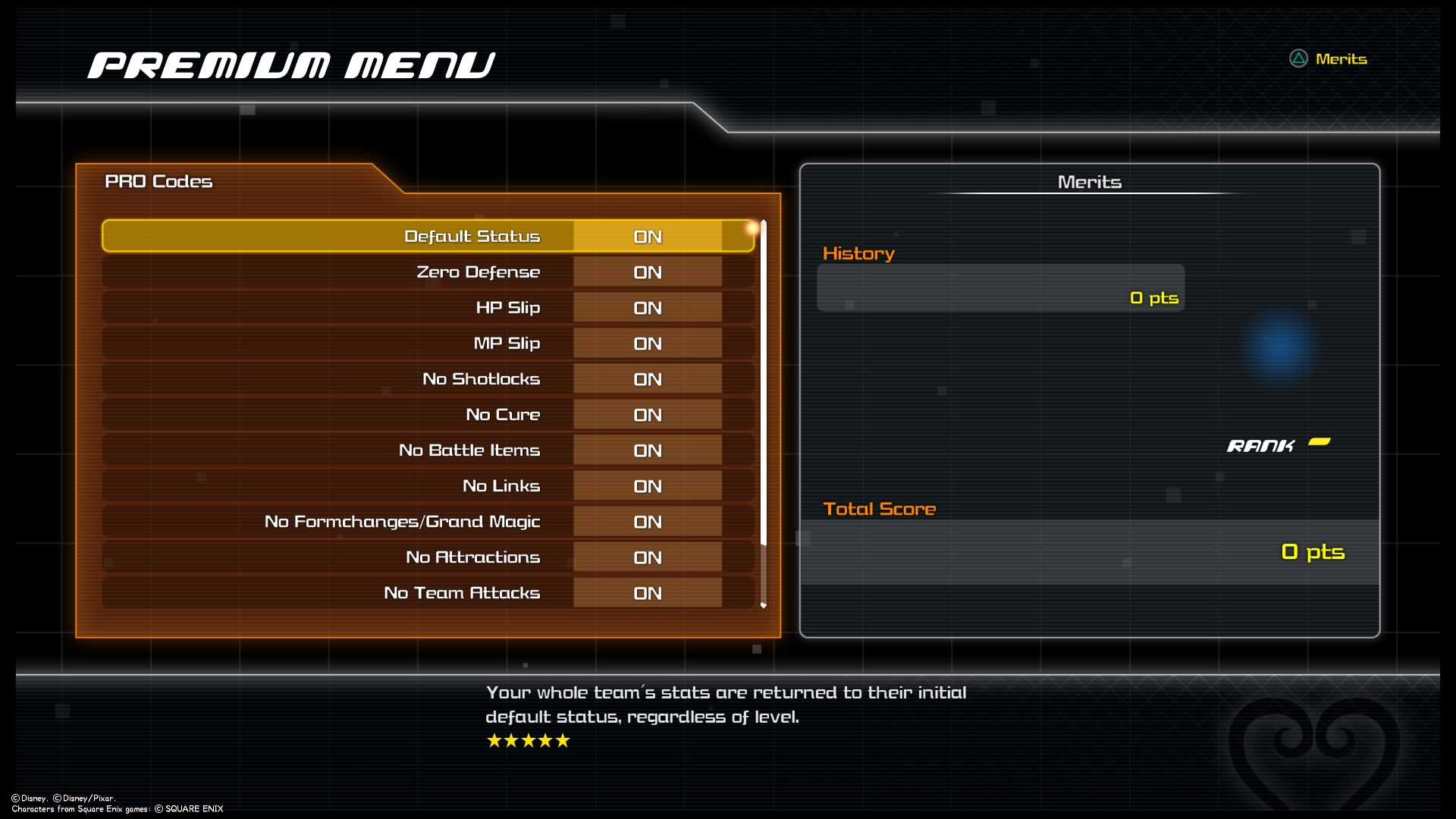This screenshot has height=819, width=1456.
Task: Toggle the No Team Attacks code
Action: click(x=647, y=593)
